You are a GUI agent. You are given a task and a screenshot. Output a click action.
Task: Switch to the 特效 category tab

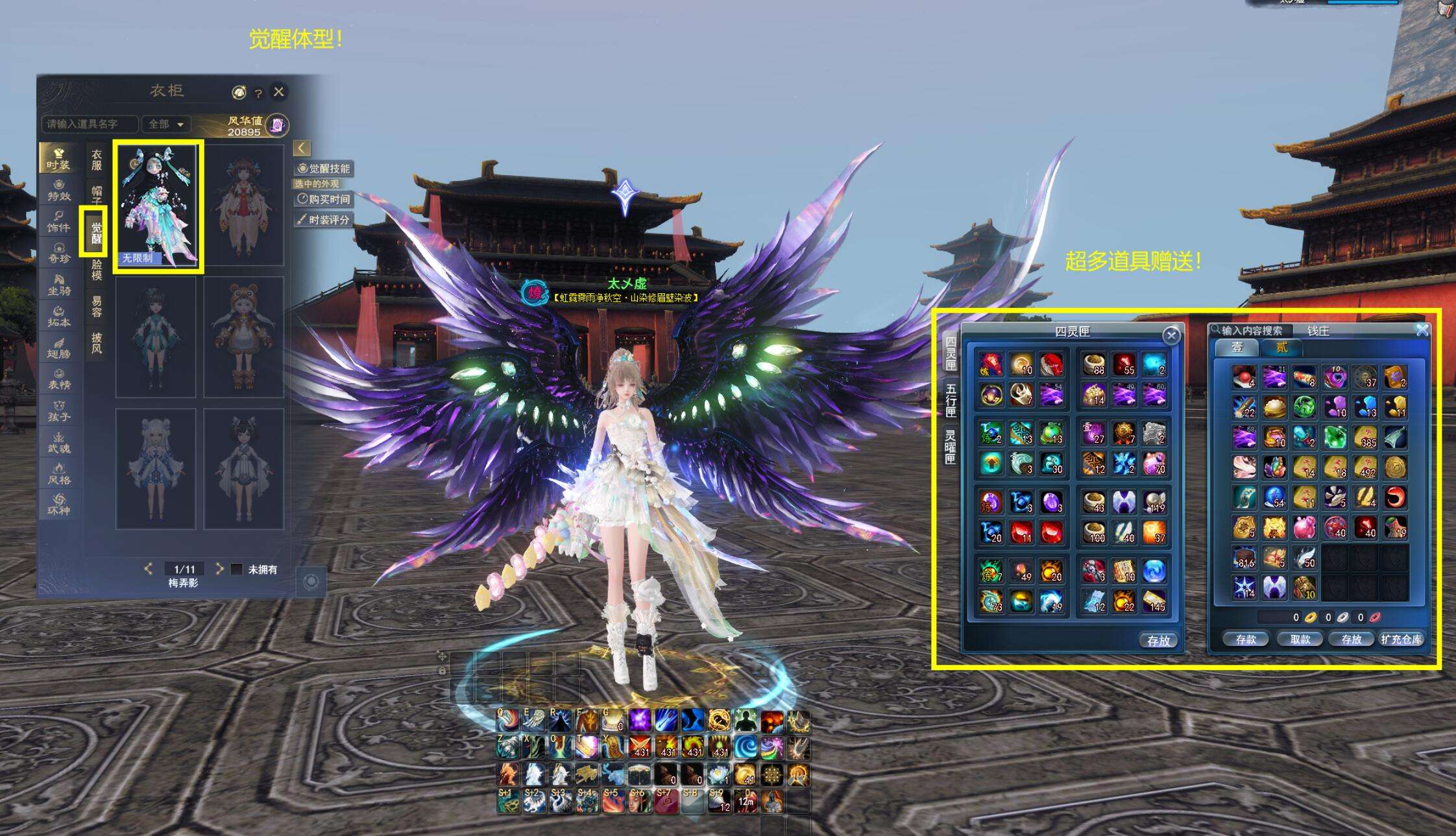[58, 190]
